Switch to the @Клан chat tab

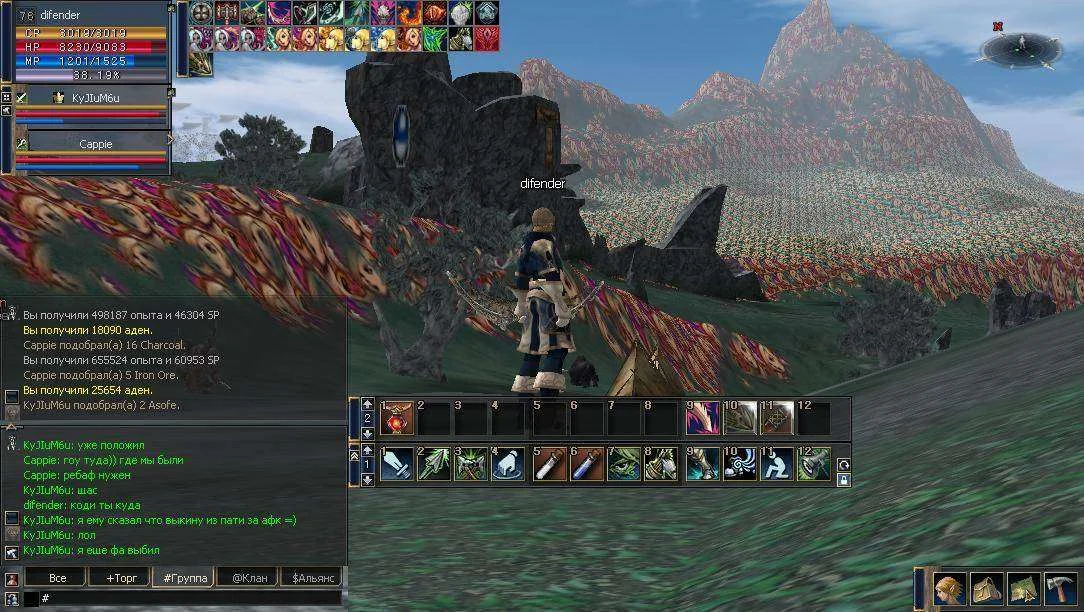click(247, 578)
